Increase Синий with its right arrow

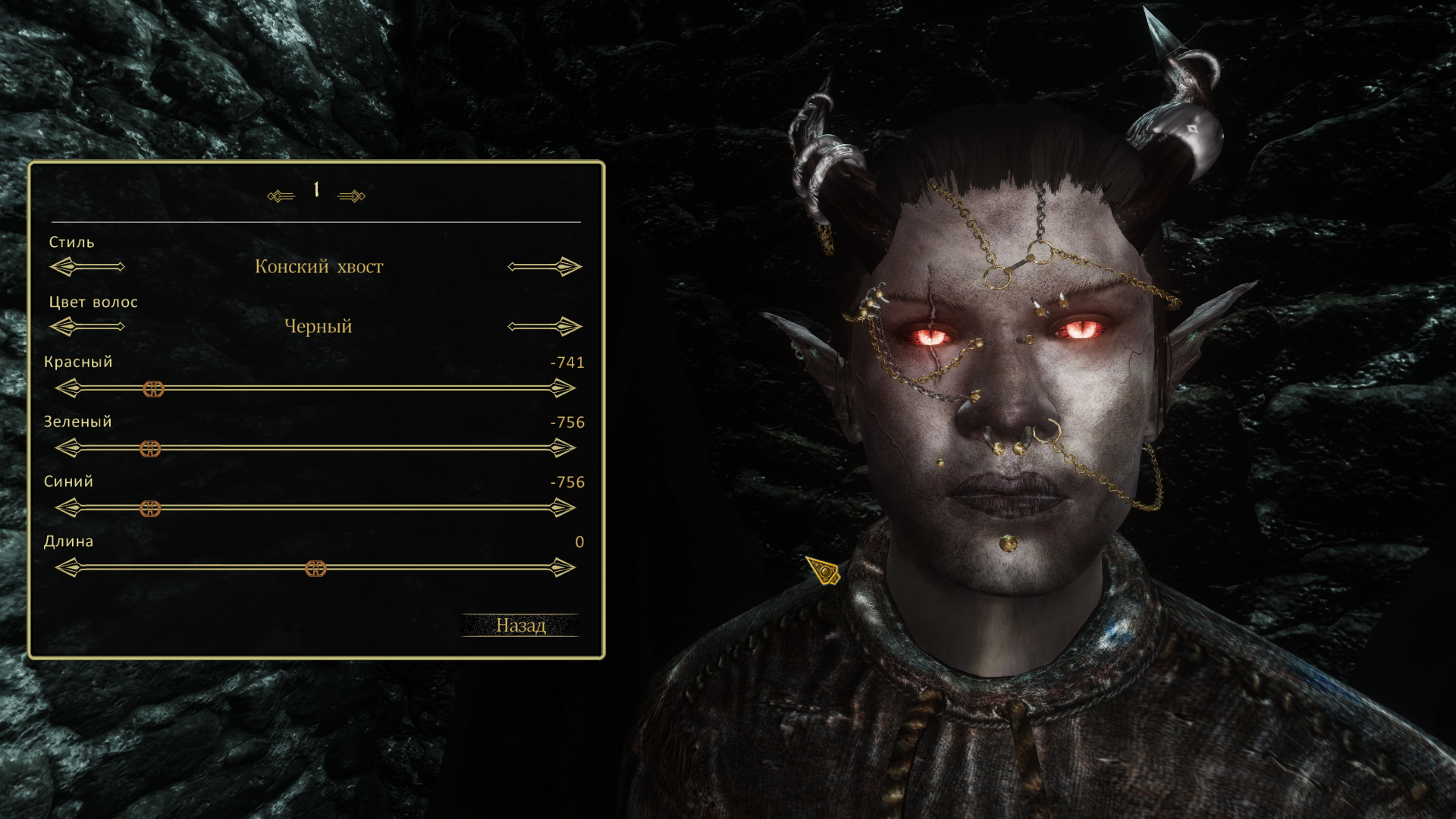pos(562,508)
